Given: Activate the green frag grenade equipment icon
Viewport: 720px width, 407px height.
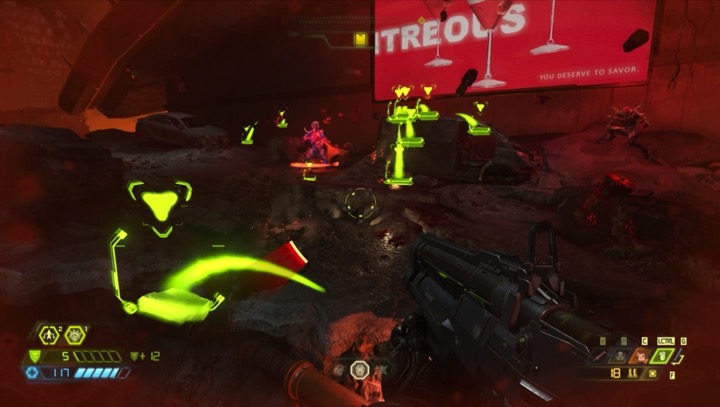Looking at the screenshot, I should pyautogui.click(x=663, y=356).
